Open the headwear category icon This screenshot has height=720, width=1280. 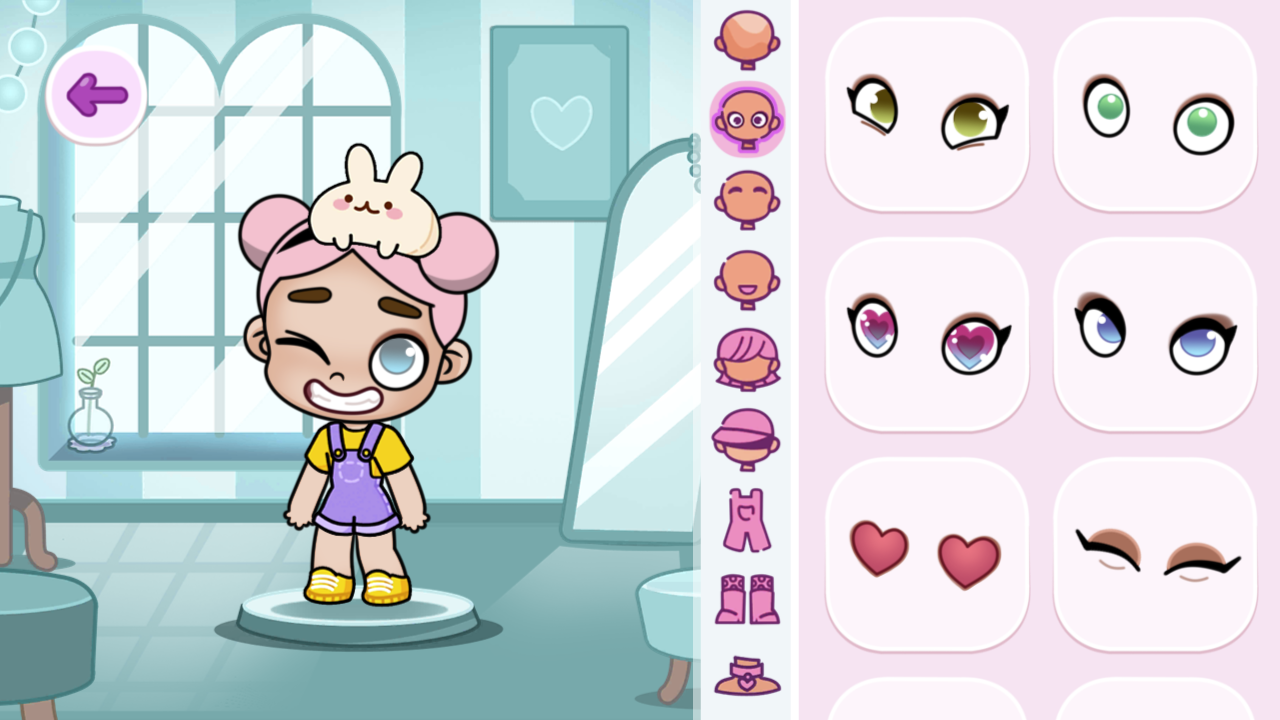[745, 438]
